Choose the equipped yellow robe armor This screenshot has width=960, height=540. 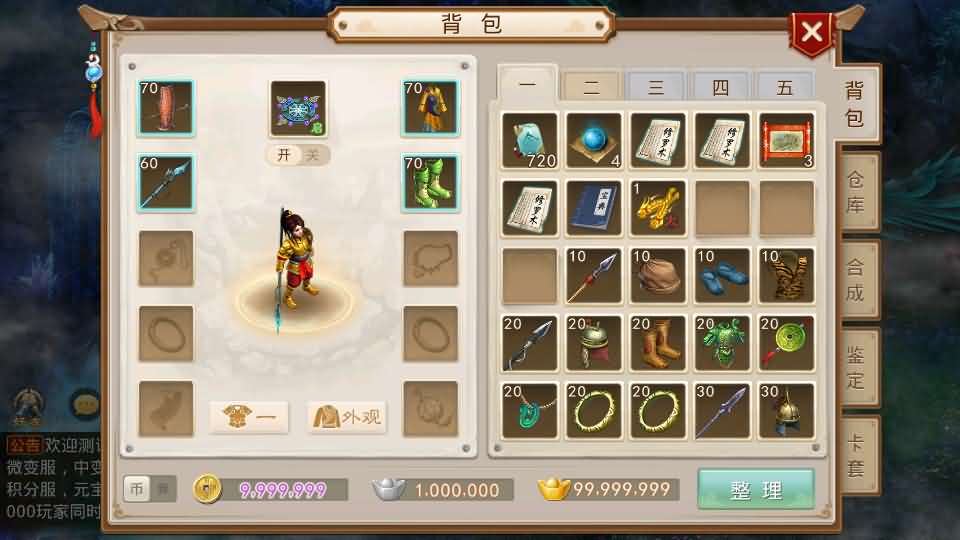pyautogui.click(x=430, y=108)
